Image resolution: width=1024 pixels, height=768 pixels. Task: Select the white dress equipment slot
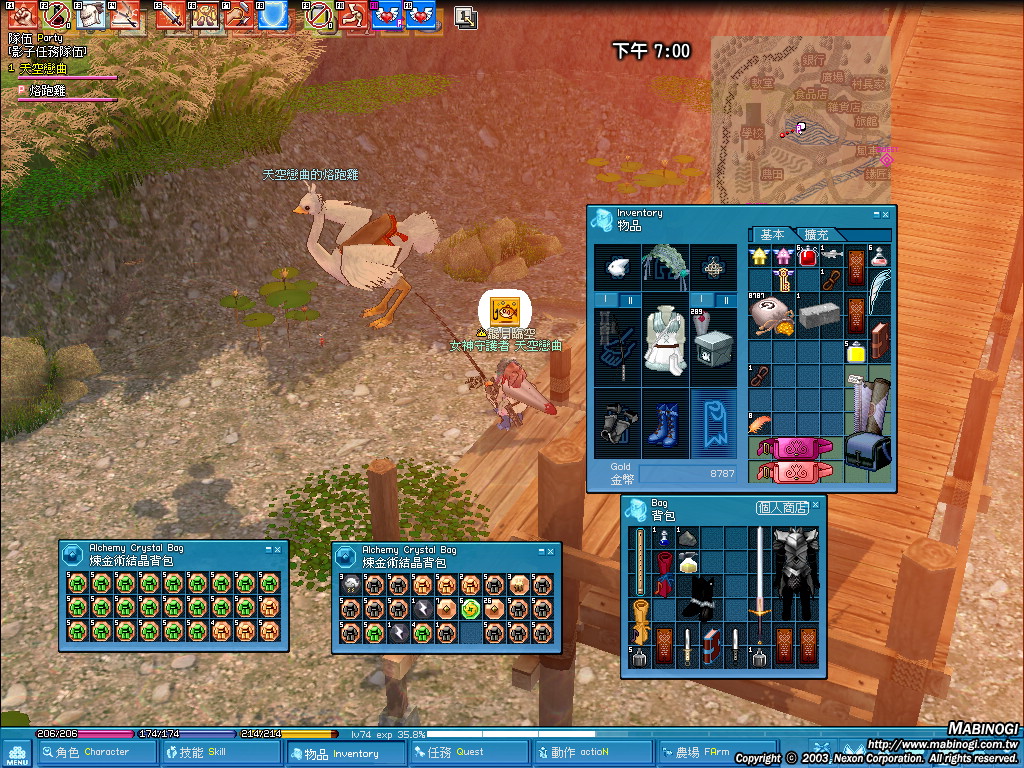(664, 340)
